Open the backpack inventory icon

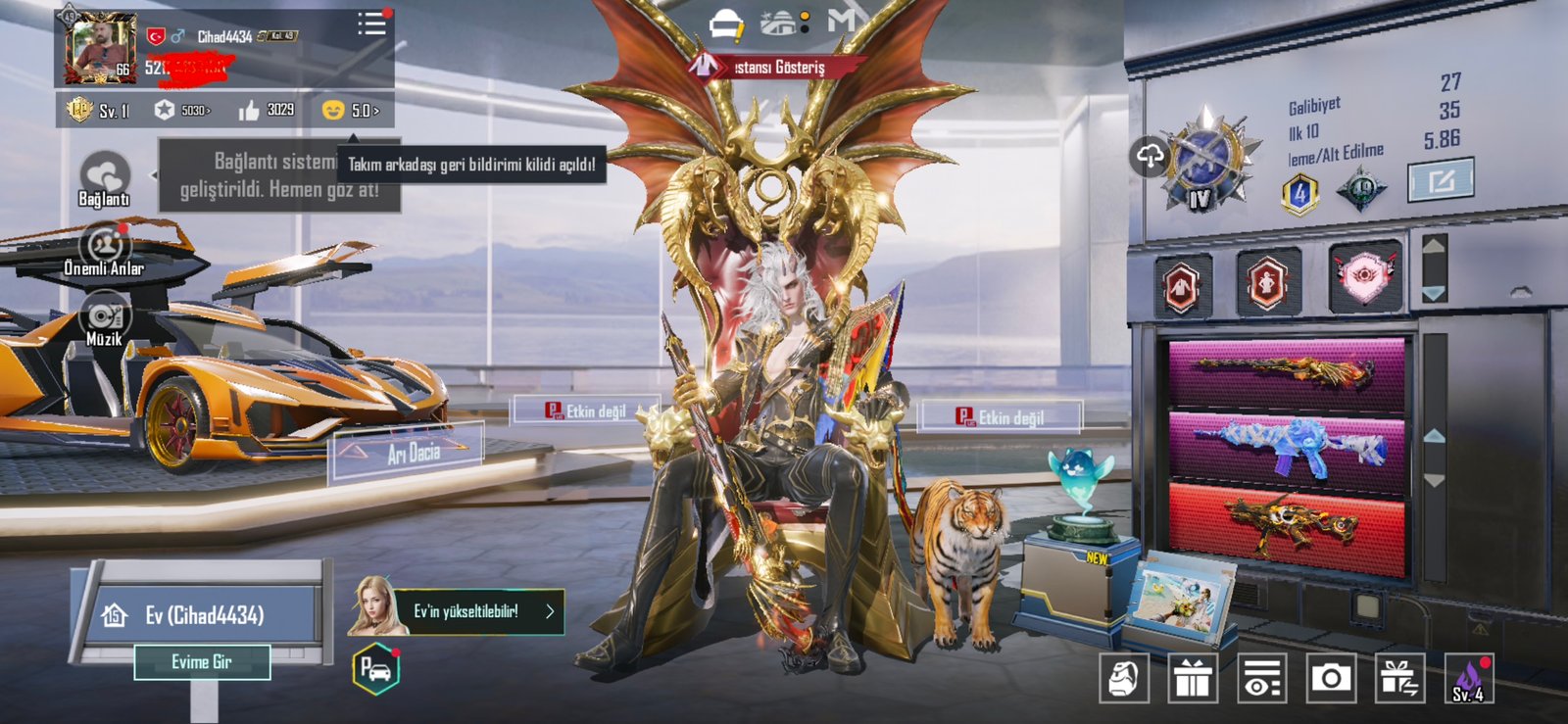(1124, 677)
